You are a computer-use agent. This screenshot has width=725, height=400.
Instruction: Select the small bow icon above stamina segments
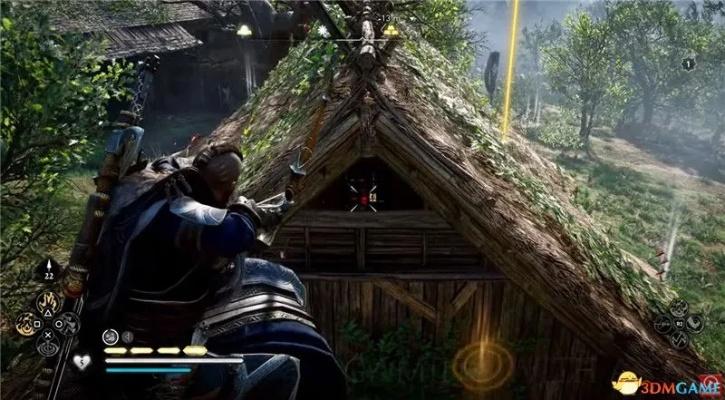tap(128, 336)
